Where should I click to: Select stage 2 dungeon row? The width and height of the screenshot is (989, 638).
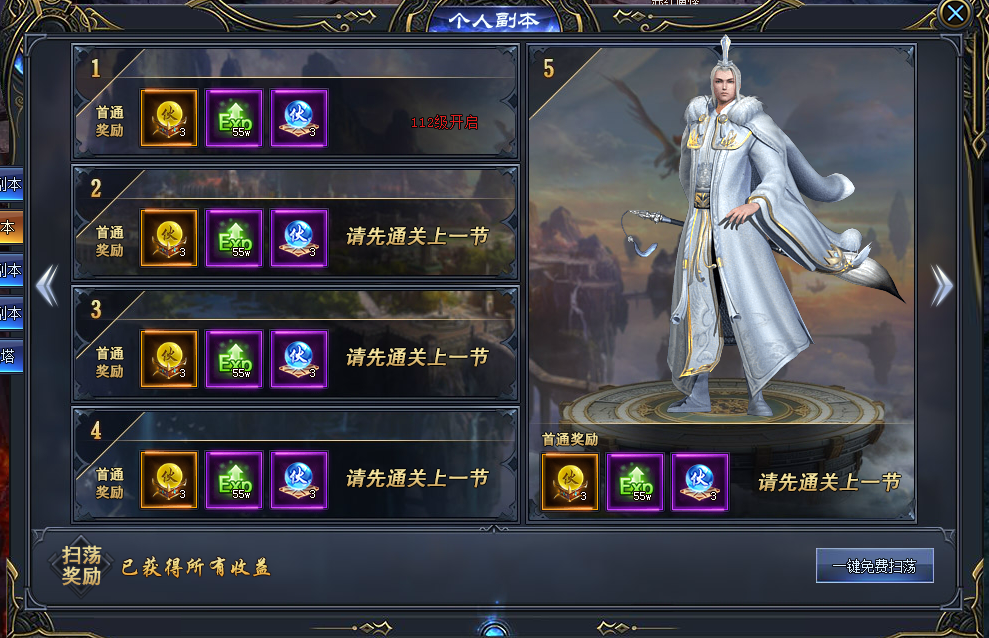(294, 222)
